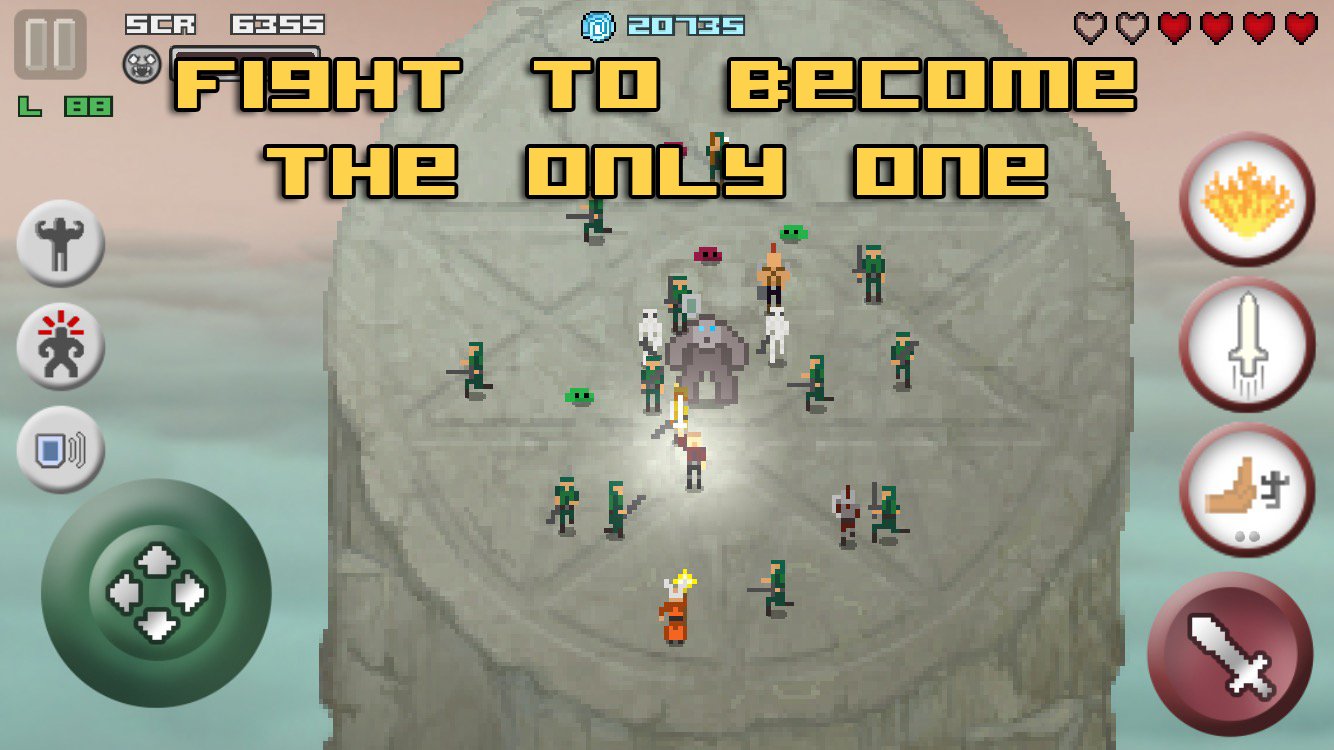
Task: Use the shout/sound blast ability
Action: click(59, 454)
